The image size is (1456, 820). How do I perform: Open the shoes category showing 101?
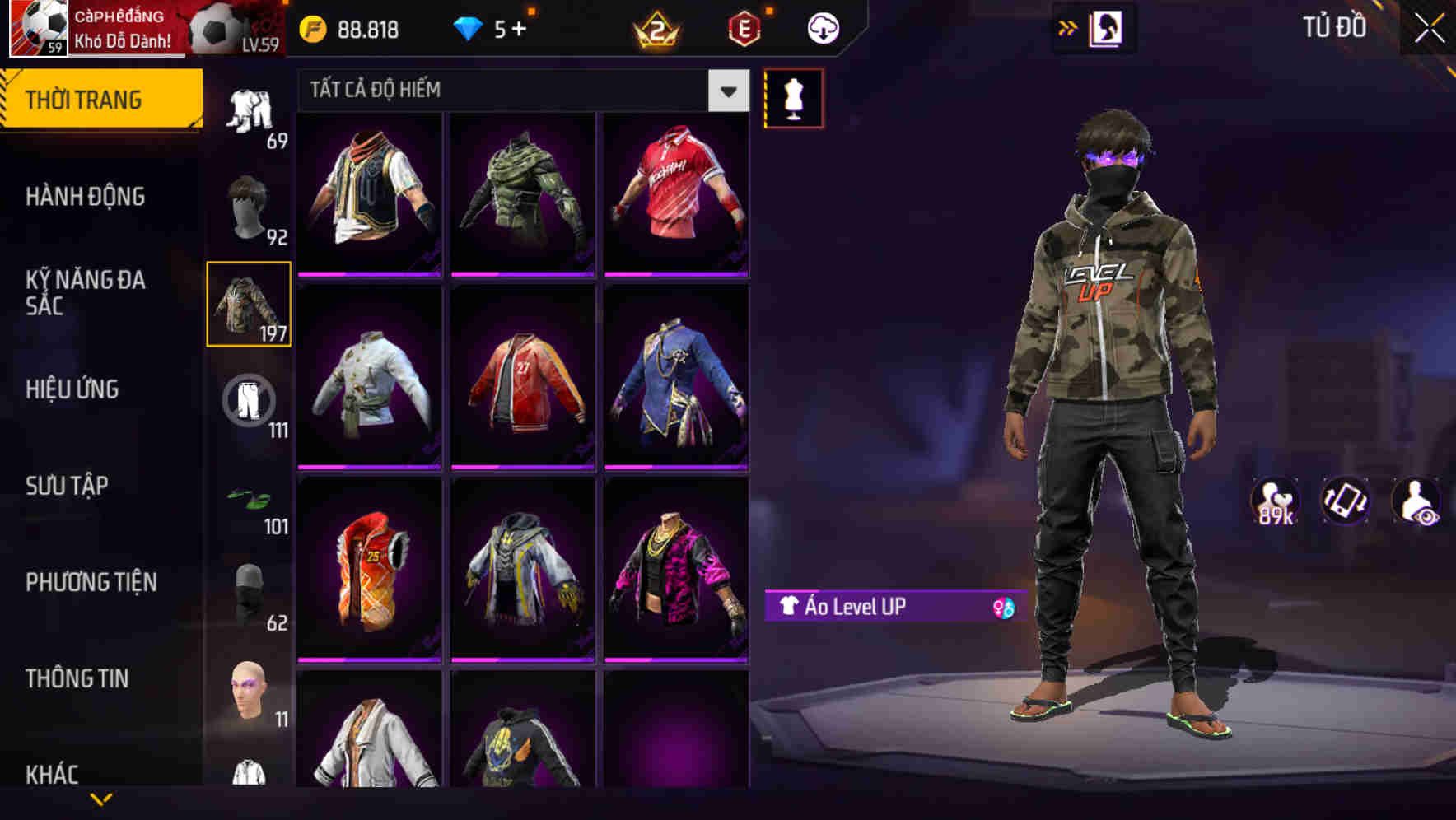247,501
